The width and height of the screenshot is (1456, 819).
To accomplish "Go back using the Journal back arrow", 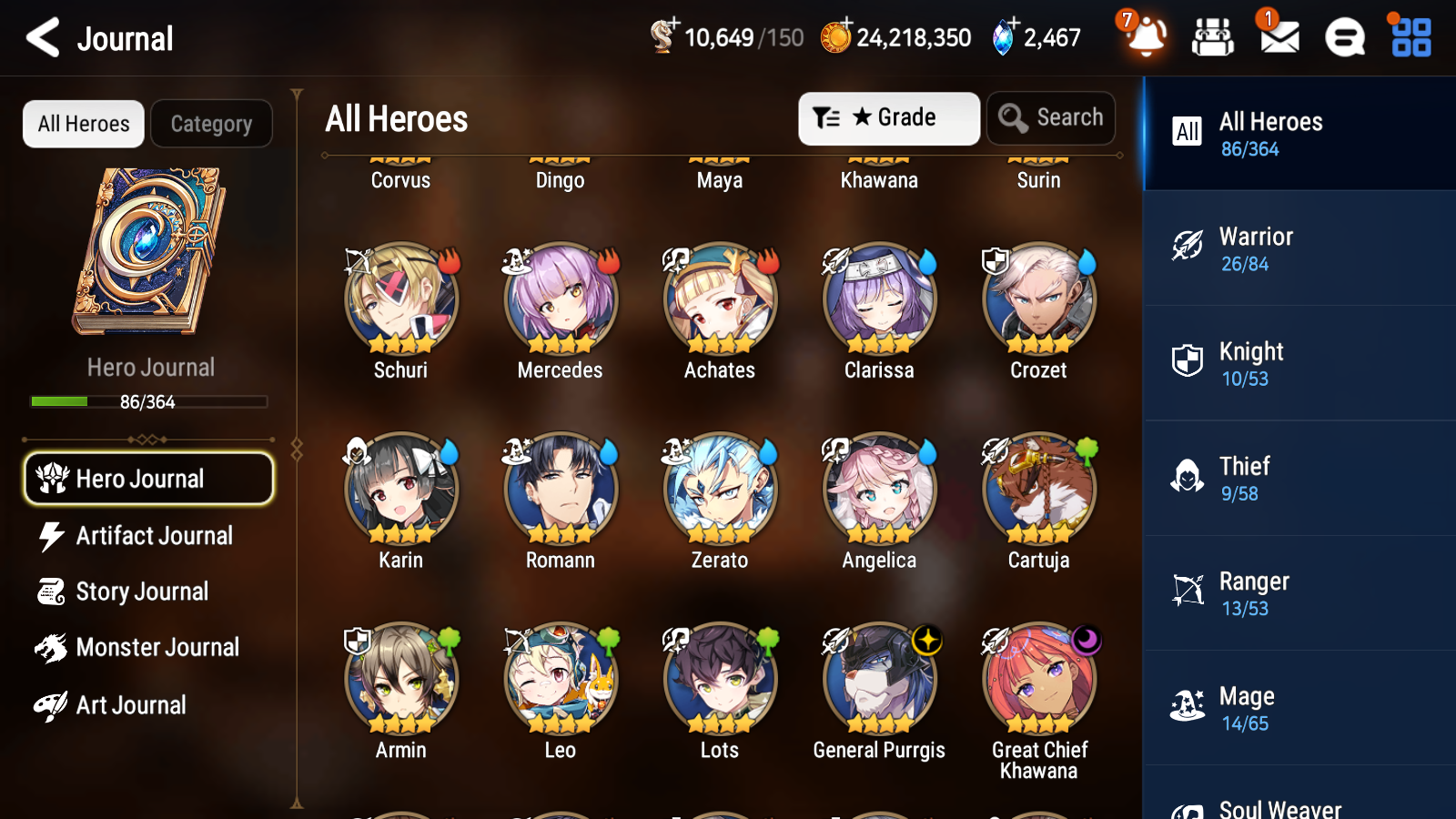I will (x=41, y=37).
